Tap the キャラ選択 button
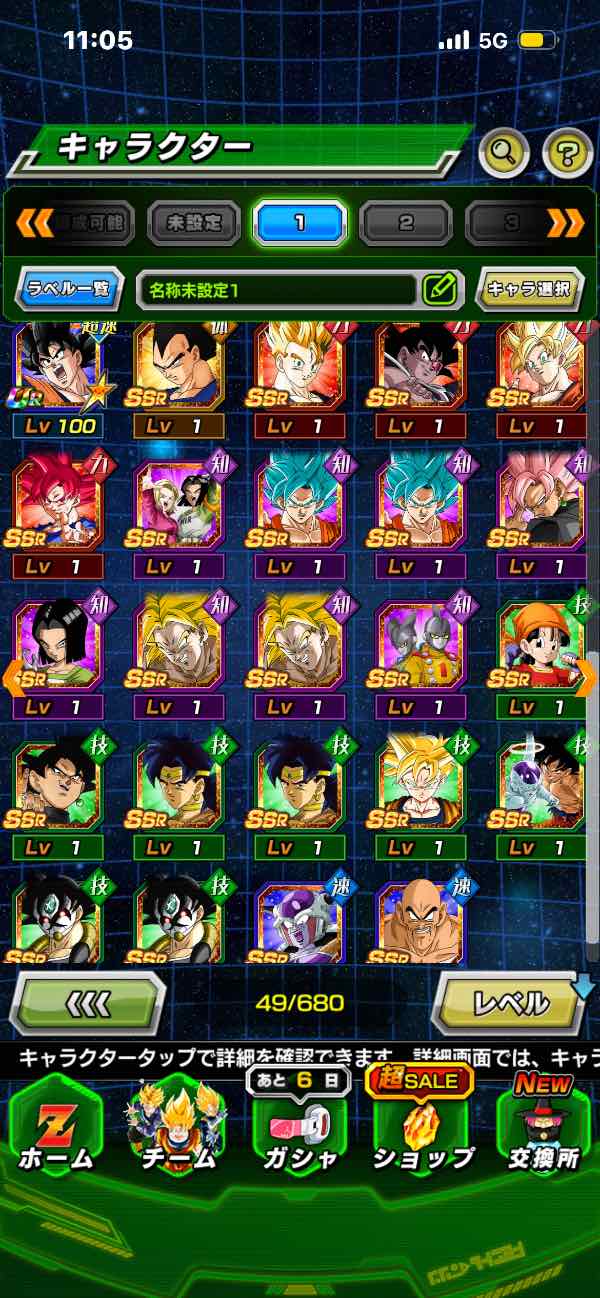The height and width of the screenshot is (1298, 600). (x=529, y=290)
